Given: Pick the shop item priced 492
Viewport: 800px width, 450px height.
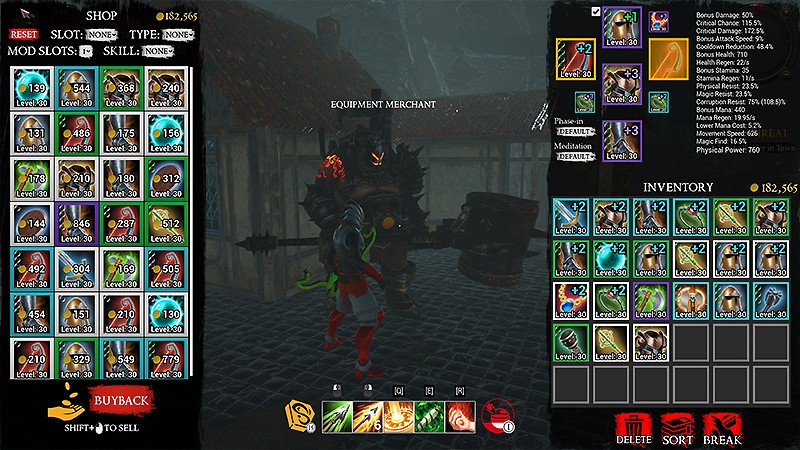Looking at the screenshot, I should coord(32,271).
